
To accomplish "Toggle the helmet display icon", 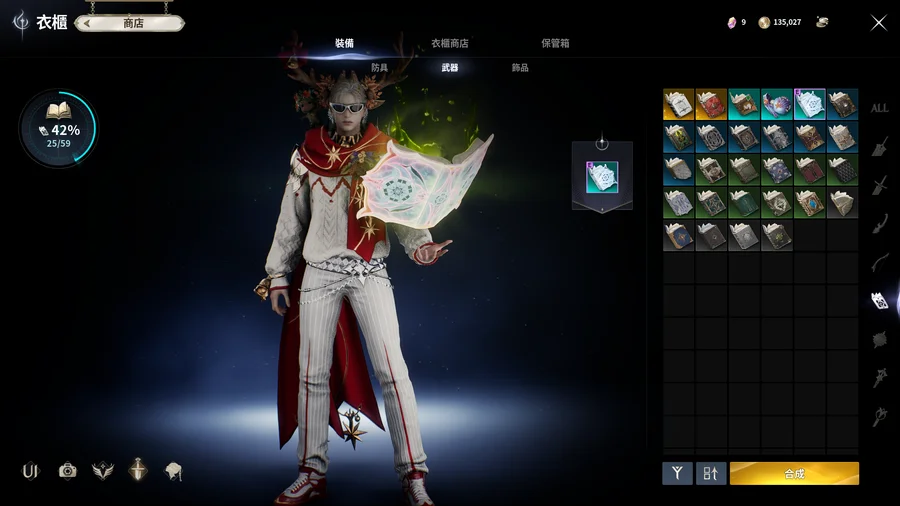I will coord(174,471).
